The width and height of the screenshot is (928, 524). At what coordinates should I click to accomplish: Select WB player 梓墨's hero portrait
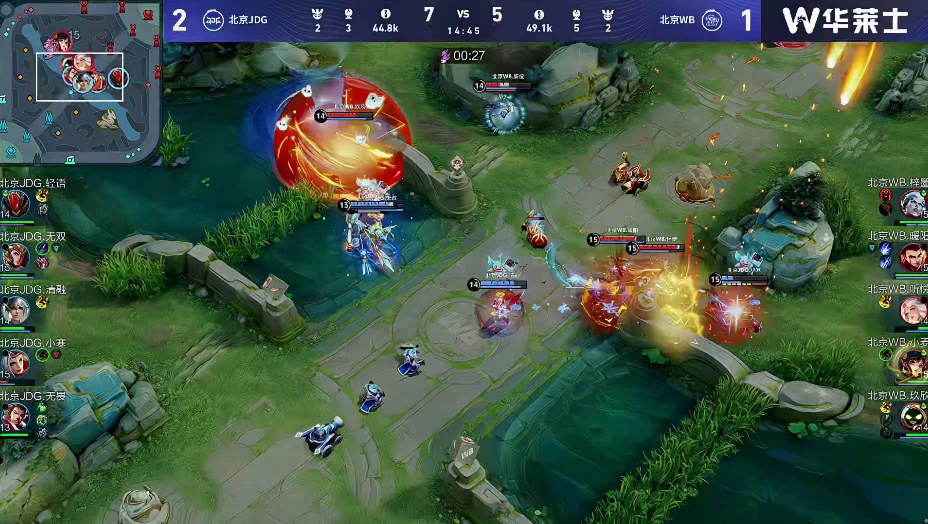coord(912,204)
